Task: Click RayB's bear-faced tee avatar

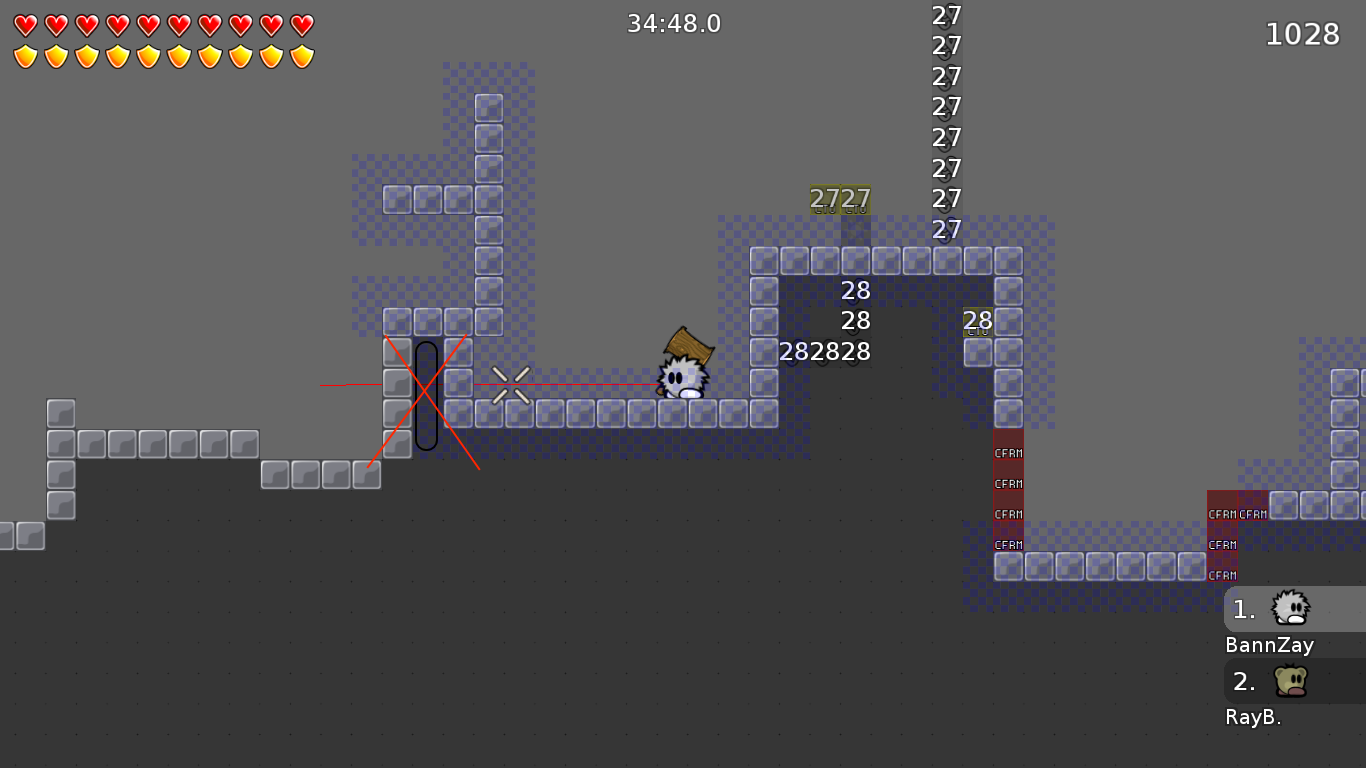Action: coord(1290,679)
